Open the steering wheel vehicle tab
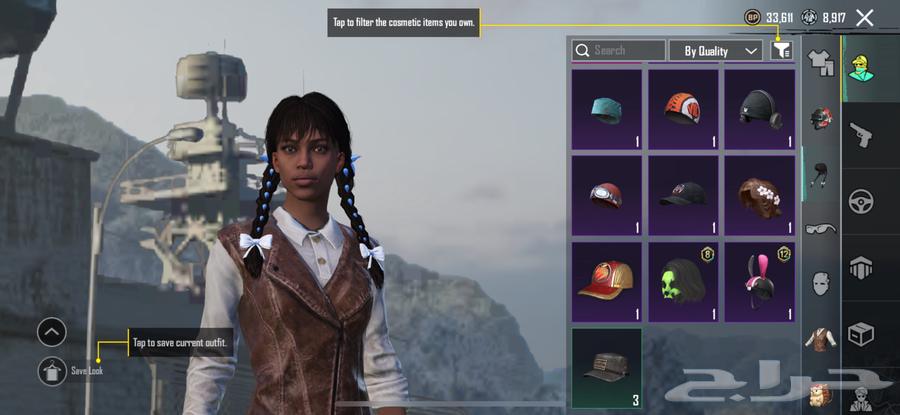This screenshot has height=415, width=900. pos(860,201)
